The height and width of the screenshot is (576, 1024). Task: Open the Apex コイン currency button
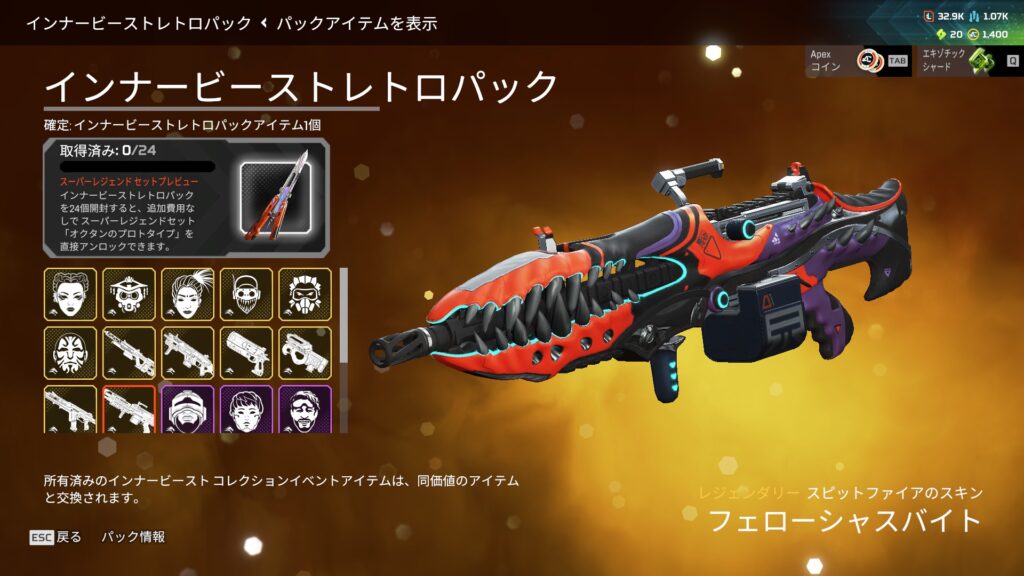click(x=858, y=61)
